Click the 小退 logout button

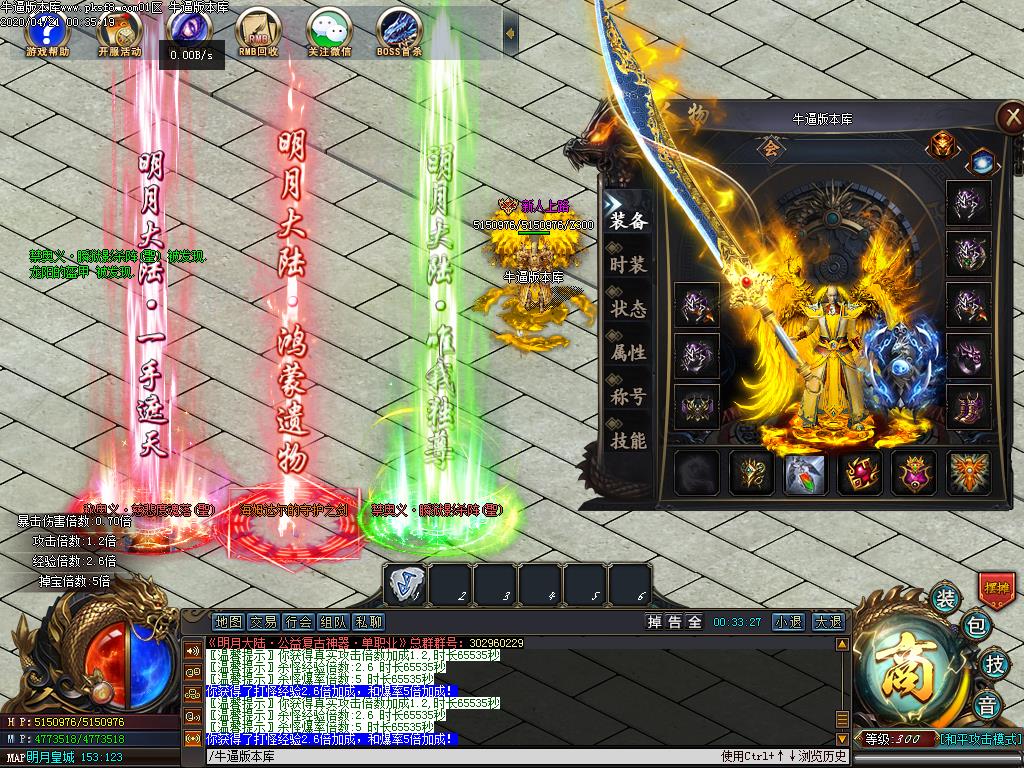(788, 622)
